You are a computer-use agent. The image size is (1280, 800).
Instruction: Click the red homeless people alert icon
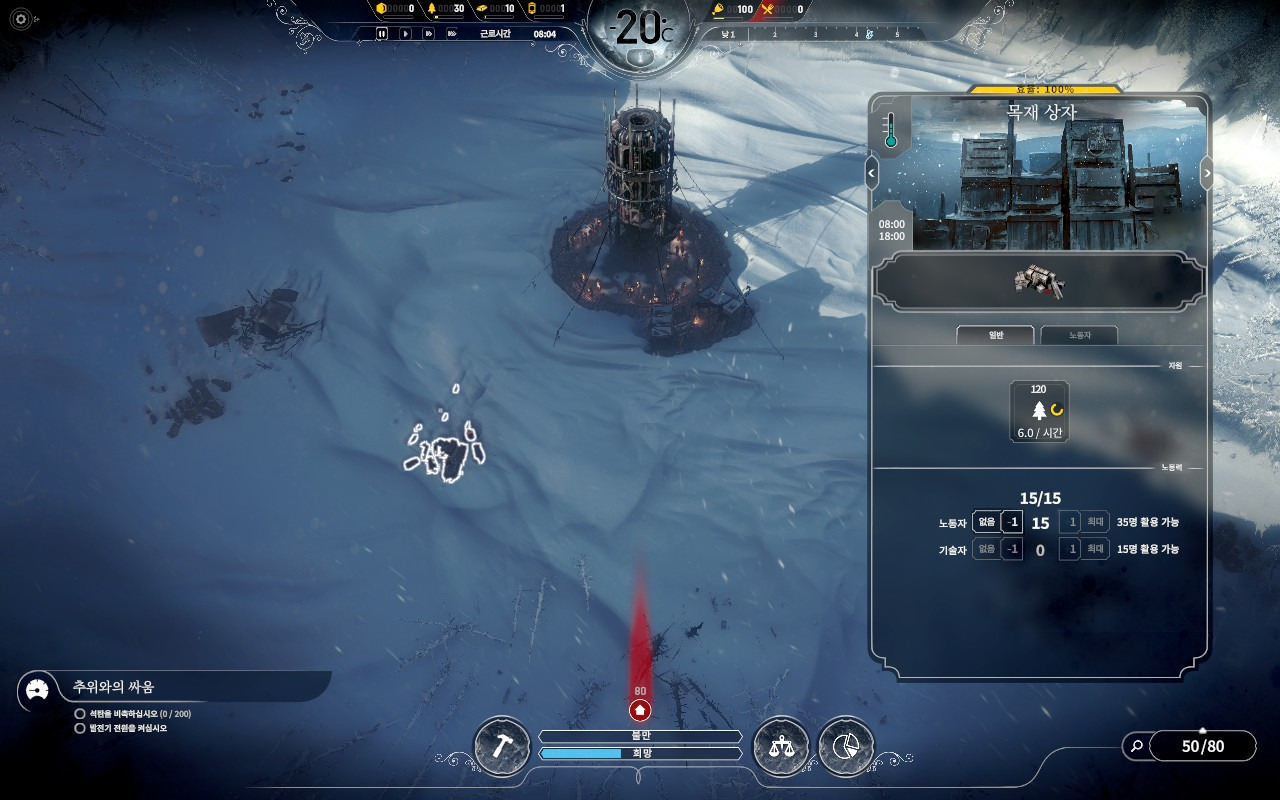point(640,710)
